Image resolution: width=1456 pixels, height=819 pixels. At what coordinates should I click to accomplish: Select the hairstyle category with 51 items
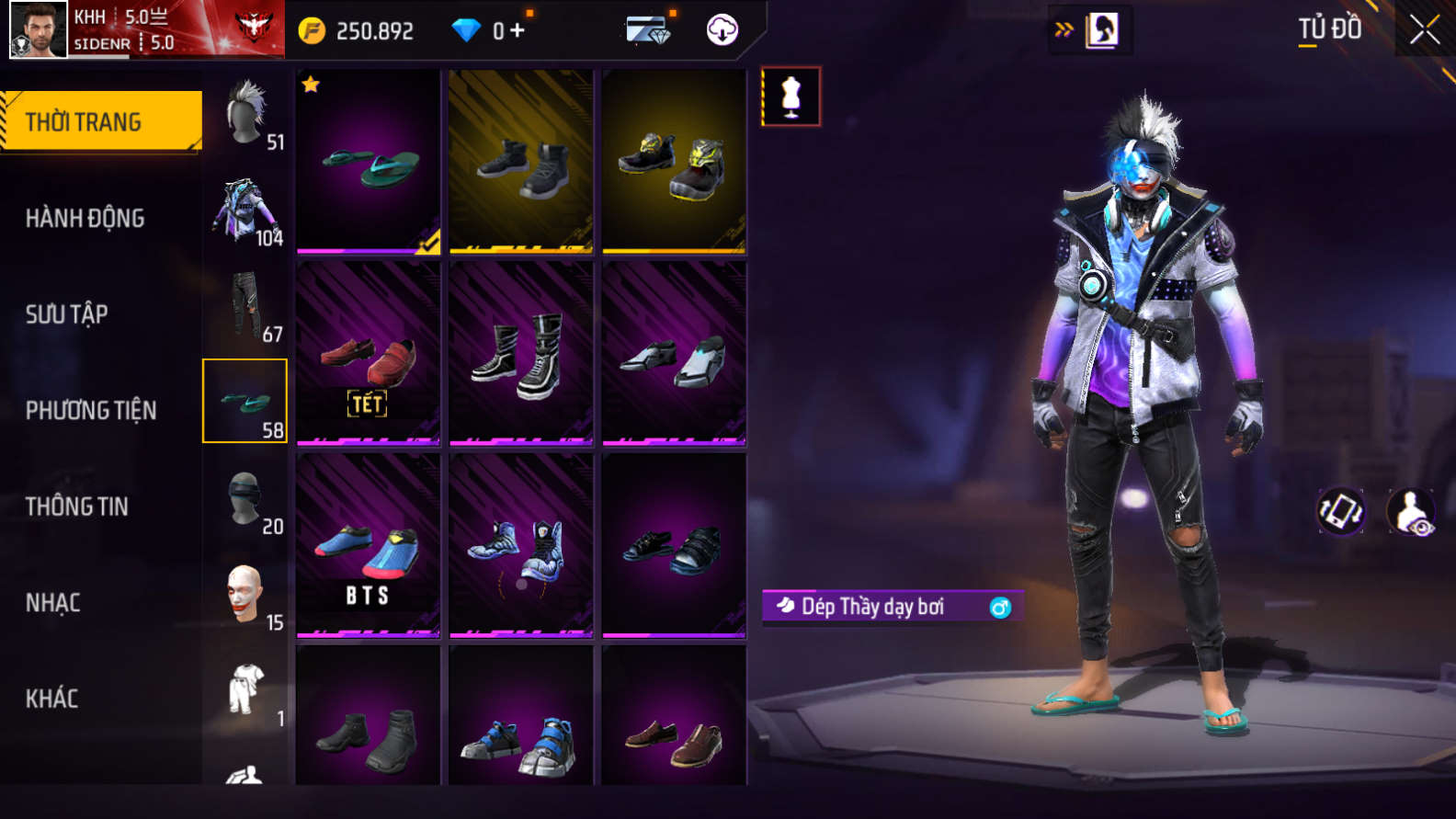(246, 115)
